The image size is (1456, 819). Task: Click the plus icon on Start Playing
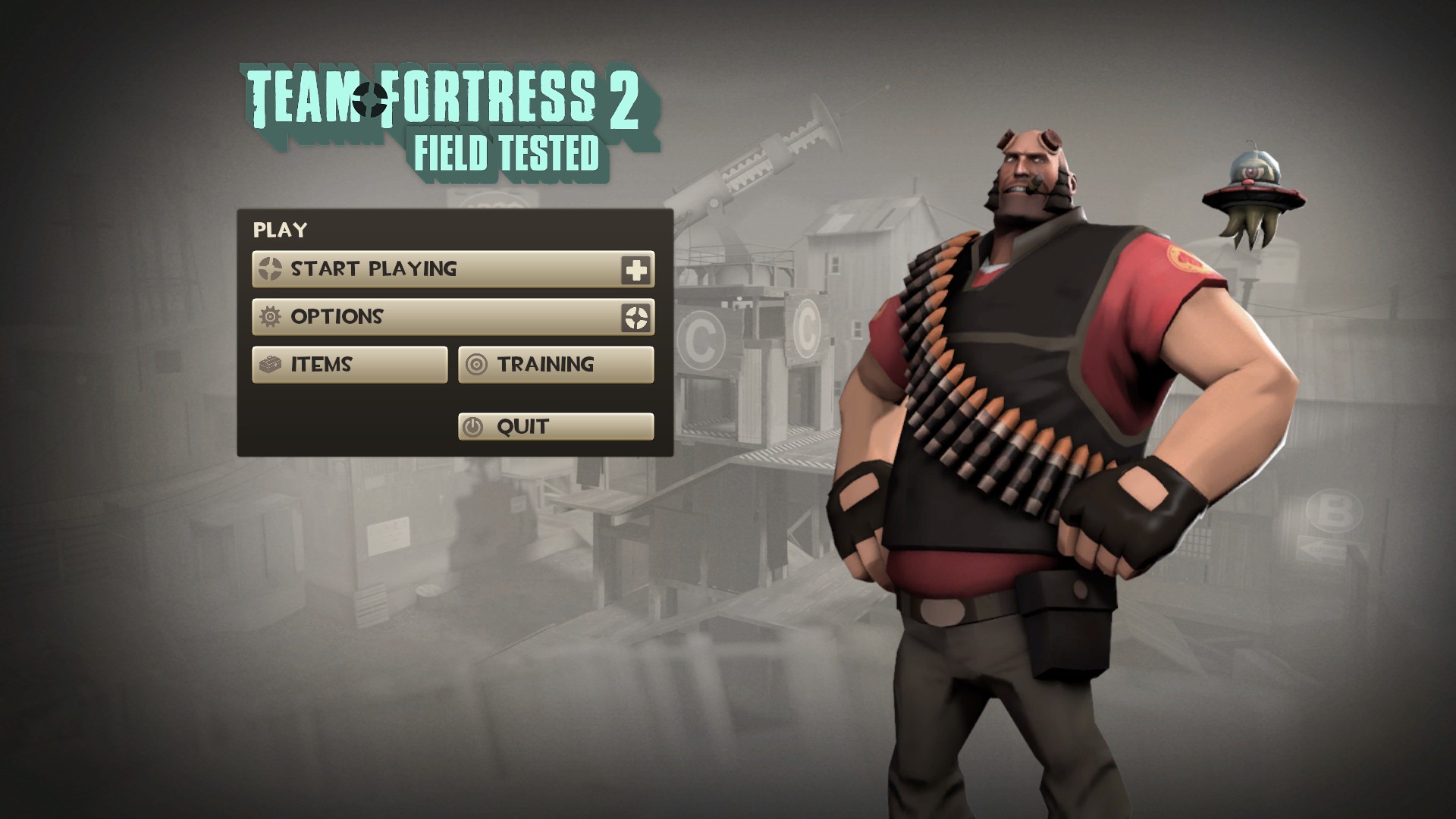(636, 270)
